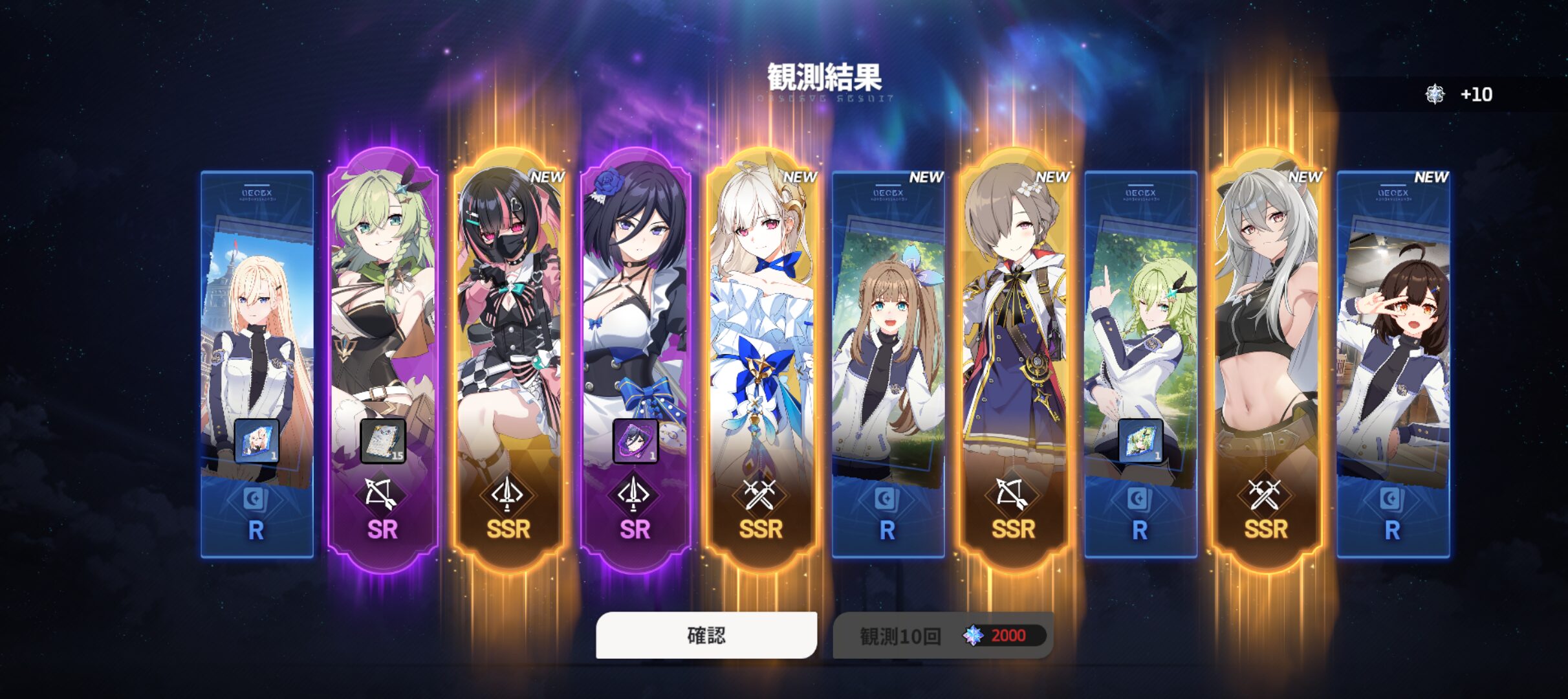The width and height of the screenshot is (1568, 699).
Task: Select the green-haired pointing R card
Action: [x=1140, y=337]
